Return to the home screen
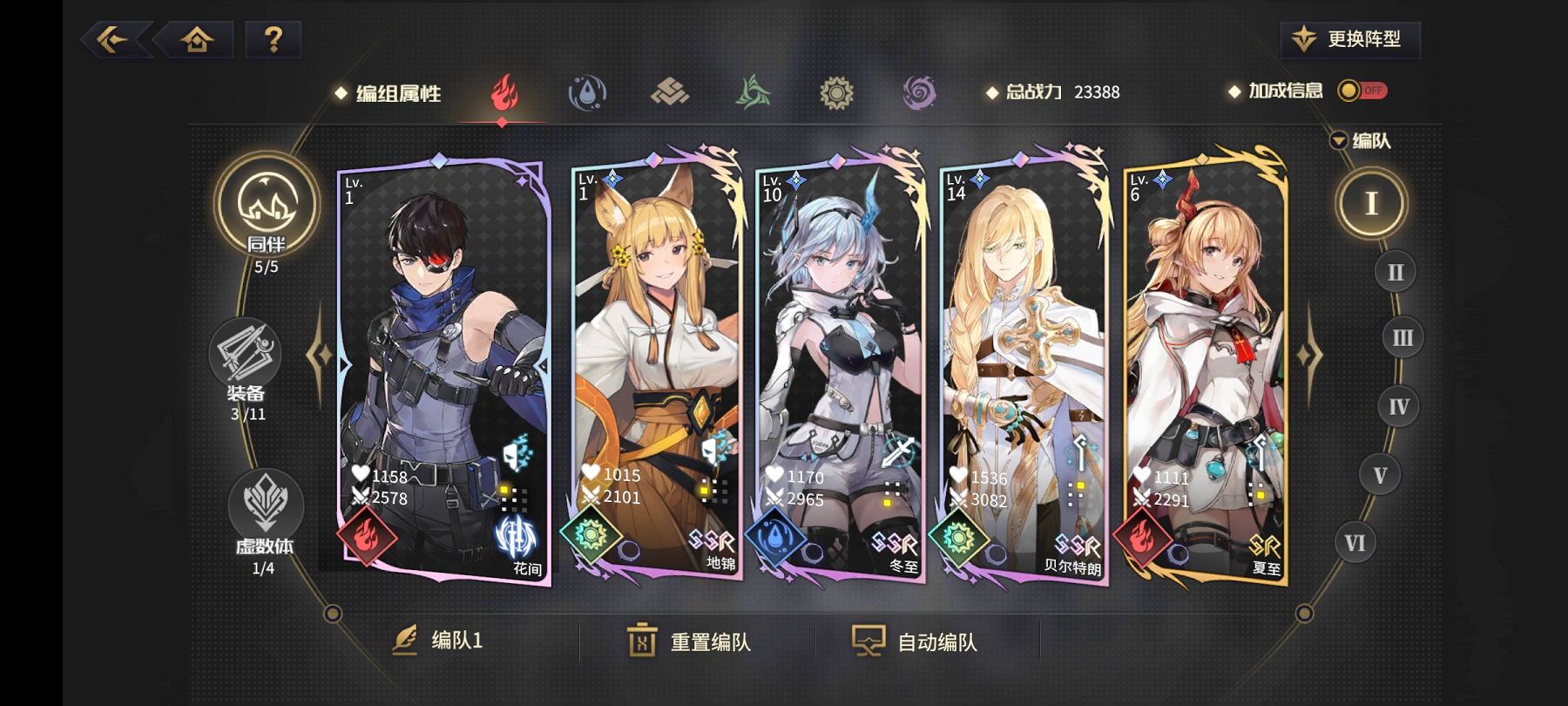This screenshot has height=706, width=1568. click(197, 39)
